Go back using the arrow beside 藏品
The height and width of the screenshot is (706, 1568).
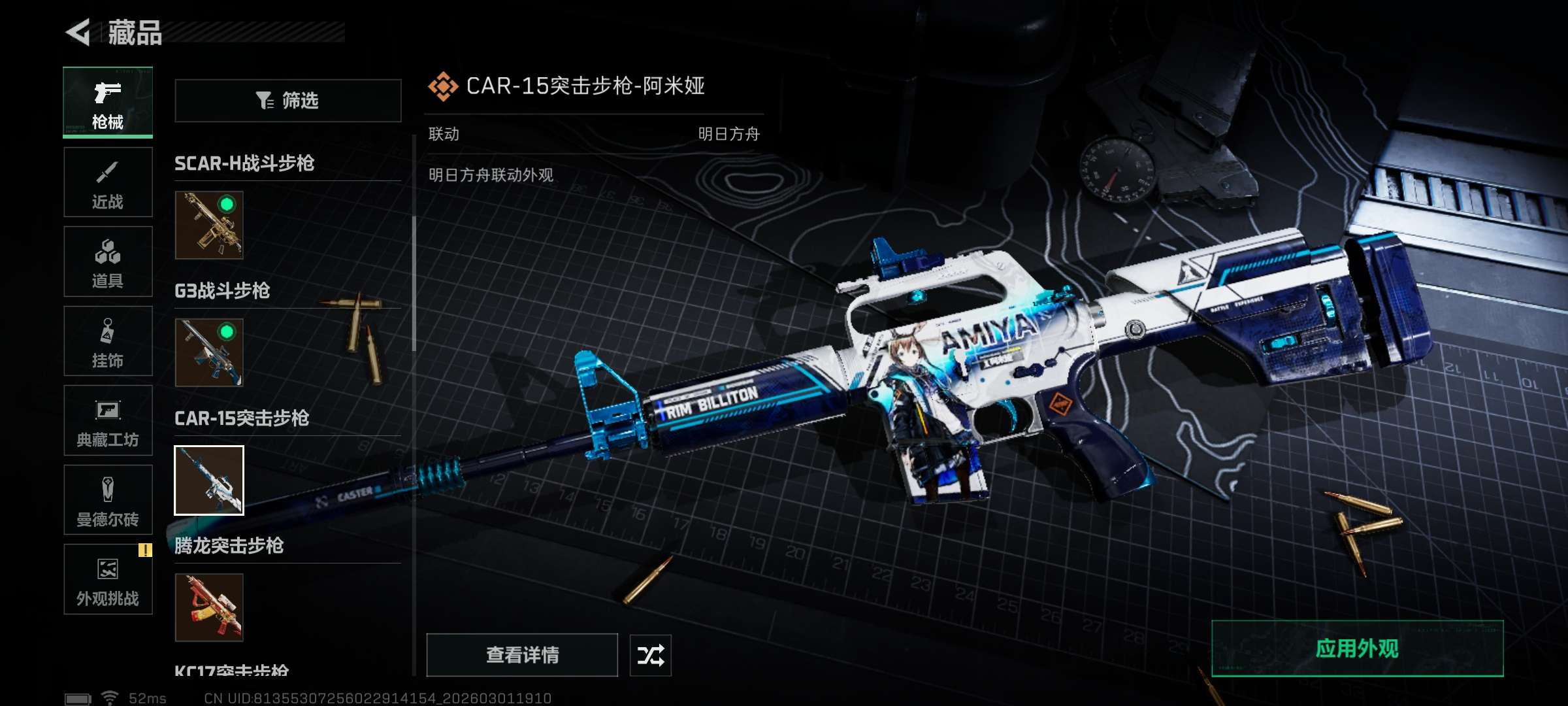(79, 32)
